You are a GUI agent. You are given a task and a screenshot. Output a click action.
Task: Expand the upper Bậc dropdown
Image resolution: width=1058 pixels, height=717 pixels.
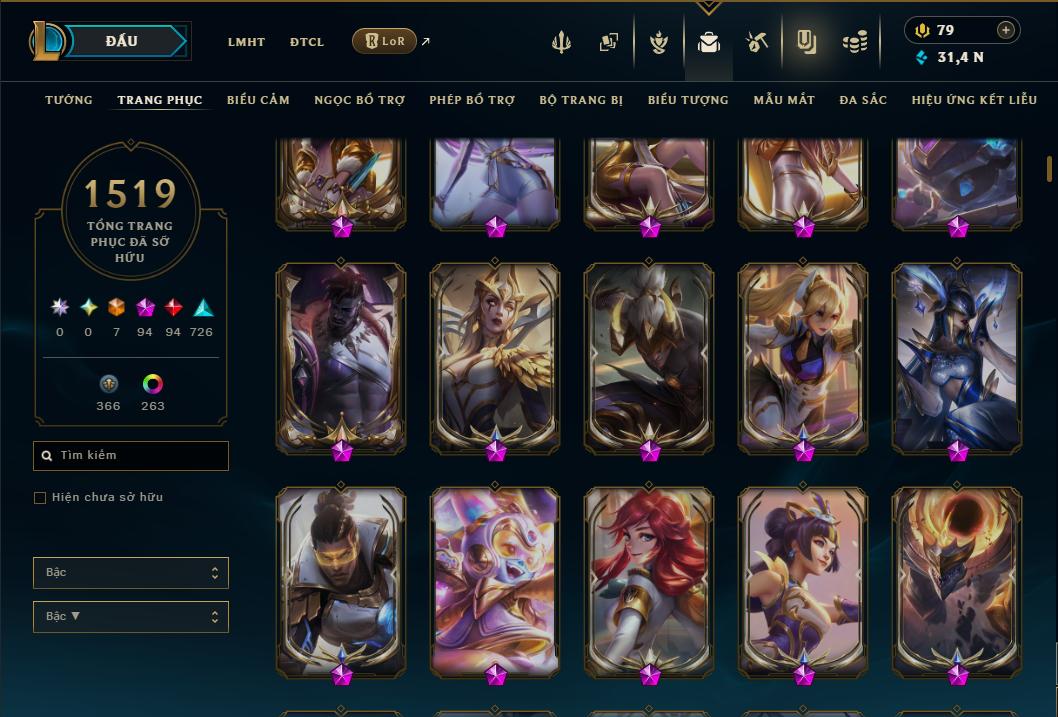[131, 573]
